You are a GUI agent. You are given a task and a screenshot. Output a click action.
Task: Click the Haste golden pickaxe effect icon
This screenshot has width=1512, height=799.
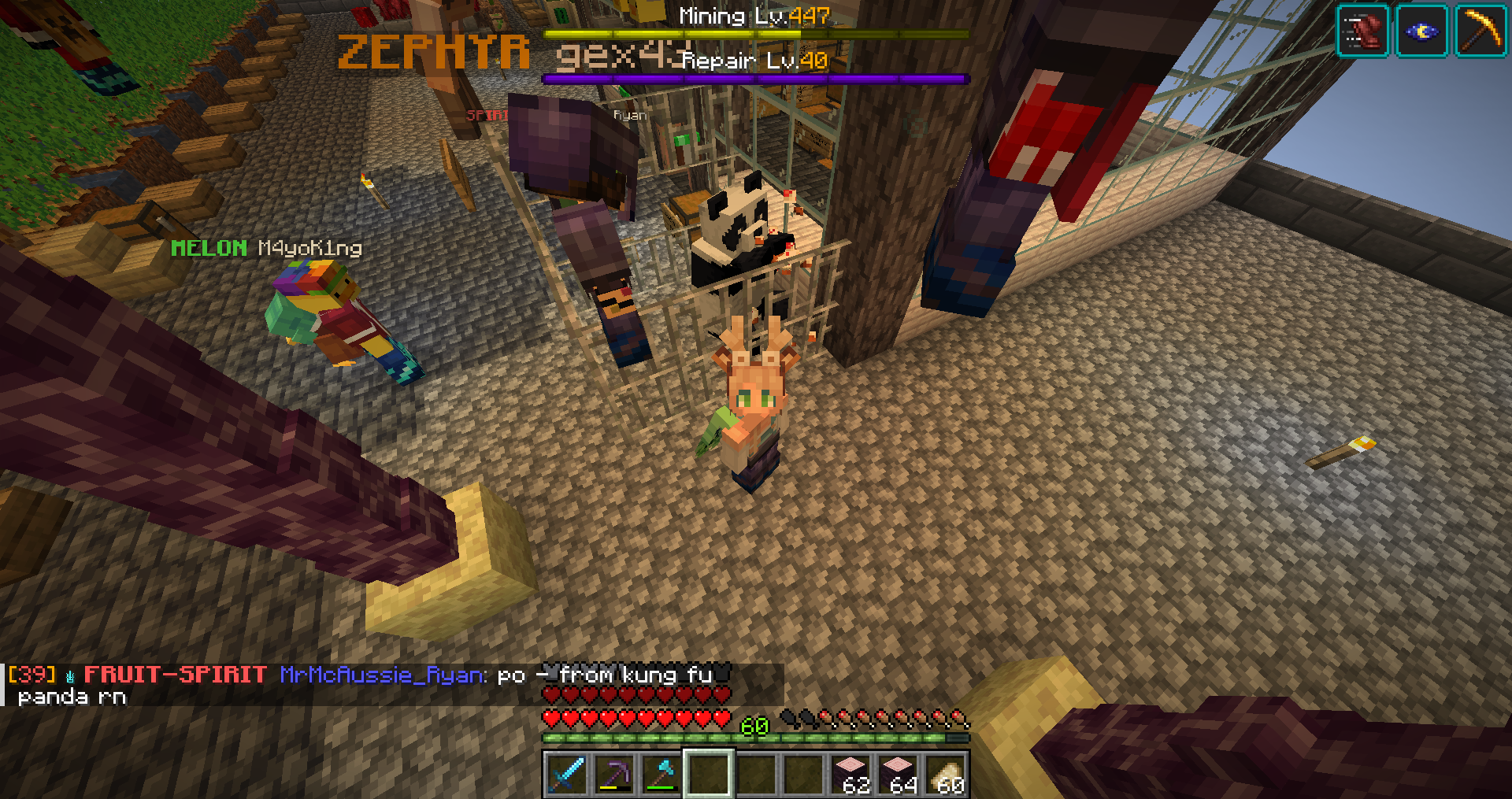coord(1480,31)
